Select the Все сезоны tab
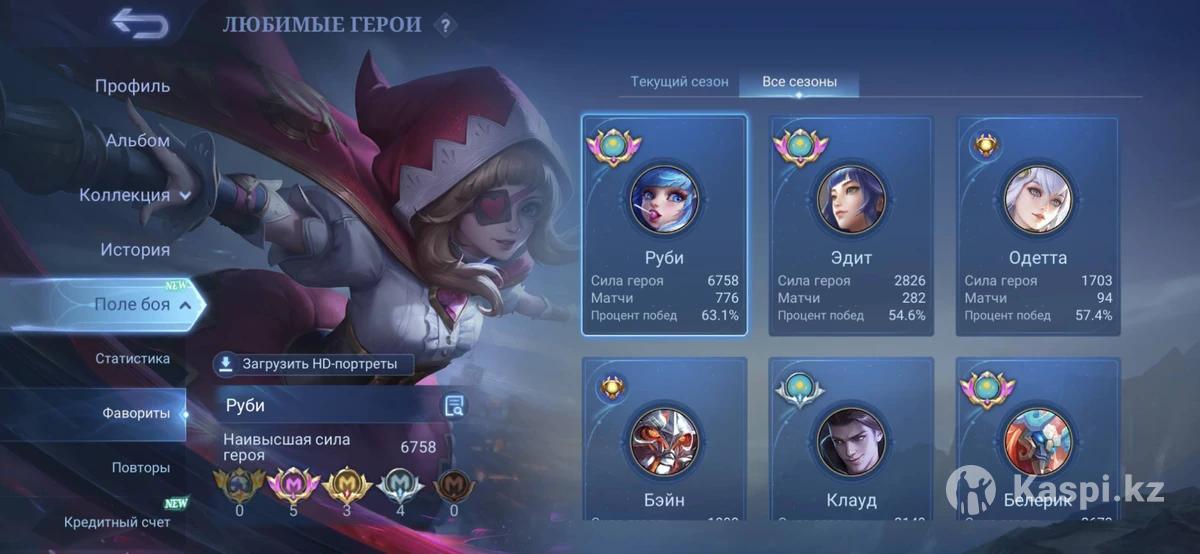Screen dimensions: 1200x554 (x=799, y=82)
